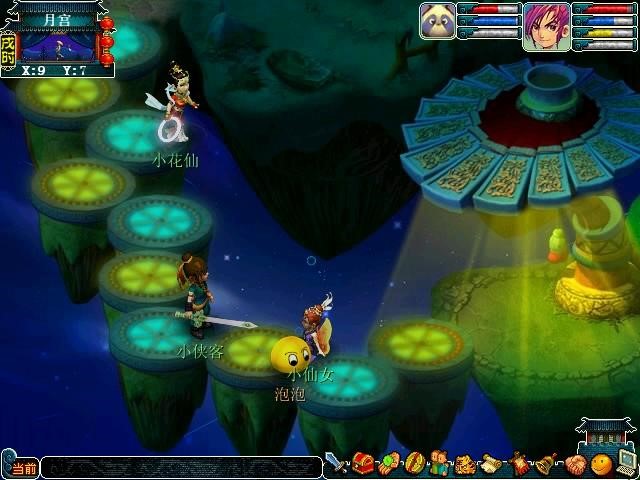Viewport: 640px width, 480px height.
Task: Open the orange smiley emoticon icon
Action: (601, 464)
